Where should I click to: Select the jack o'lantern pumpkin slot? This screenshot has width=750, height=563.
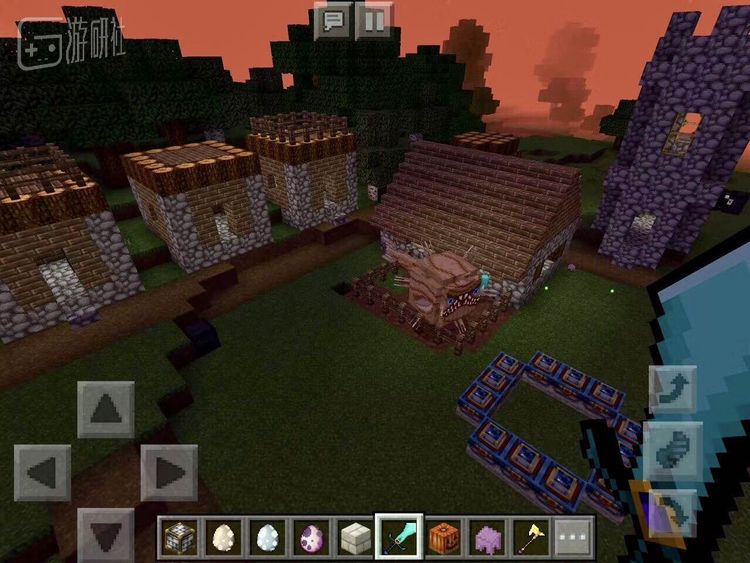pos(443,538)
